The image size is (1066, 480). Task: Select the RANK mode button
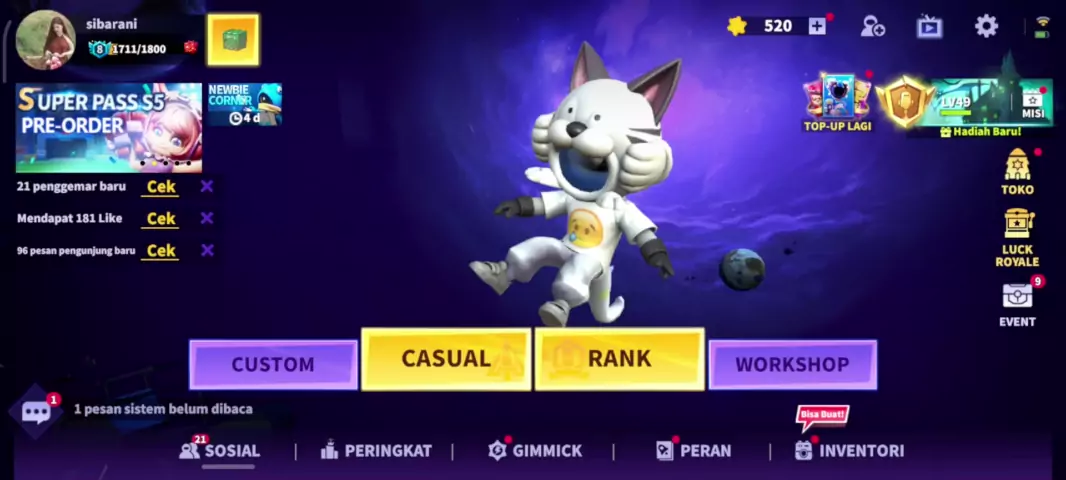619,359
